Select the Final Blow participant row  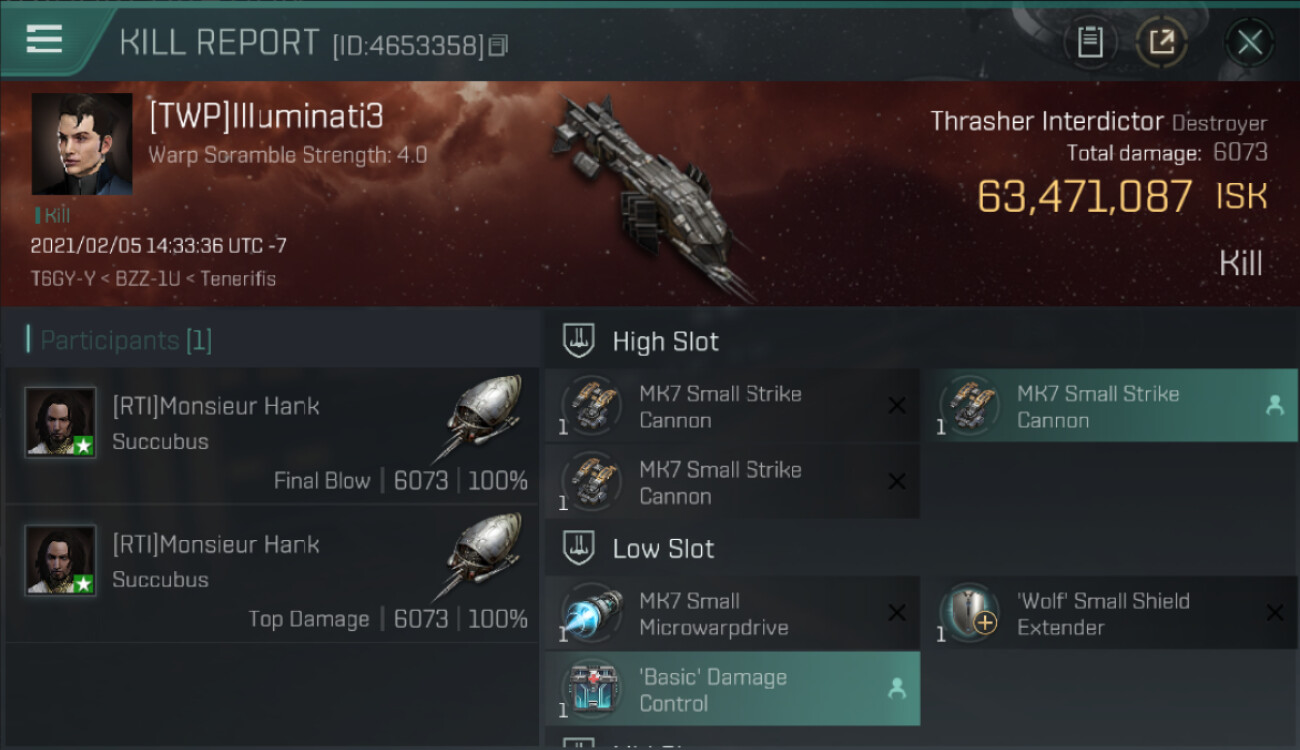tap(272, 436)
